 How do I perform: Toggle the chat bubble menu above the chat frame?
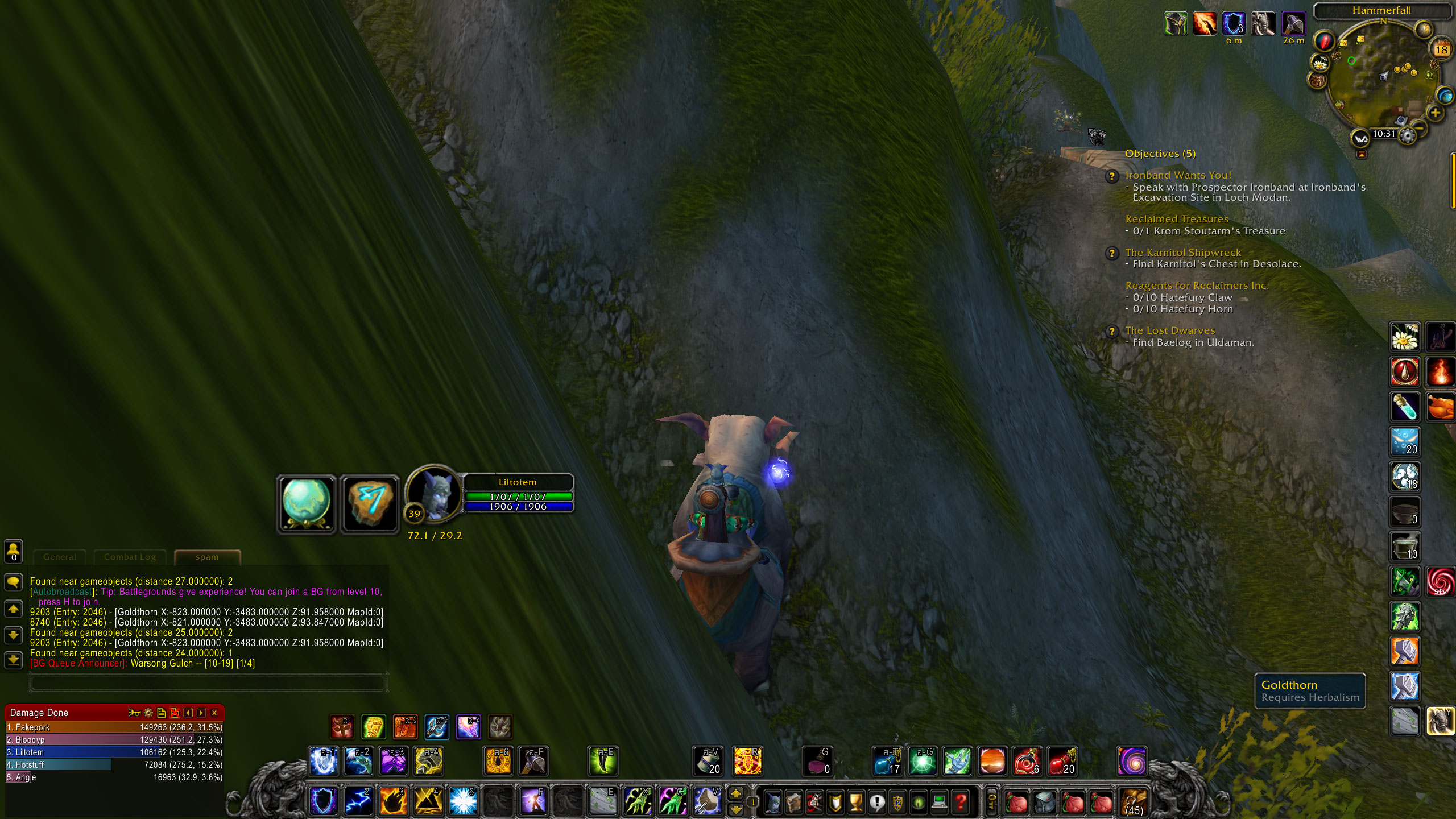coord(13,581)
